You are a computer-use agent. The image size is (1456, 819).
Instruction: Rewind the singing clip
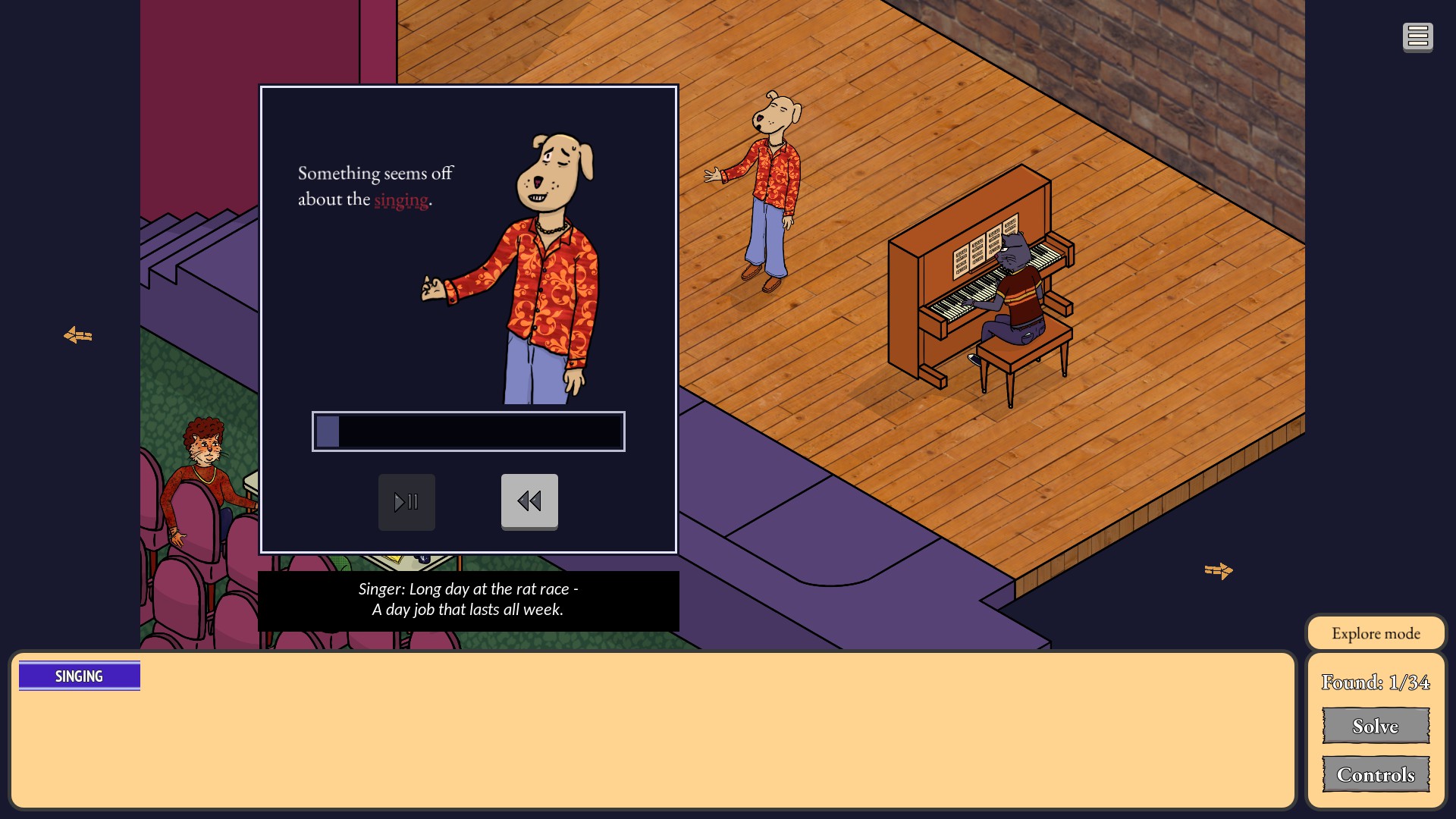529,501
